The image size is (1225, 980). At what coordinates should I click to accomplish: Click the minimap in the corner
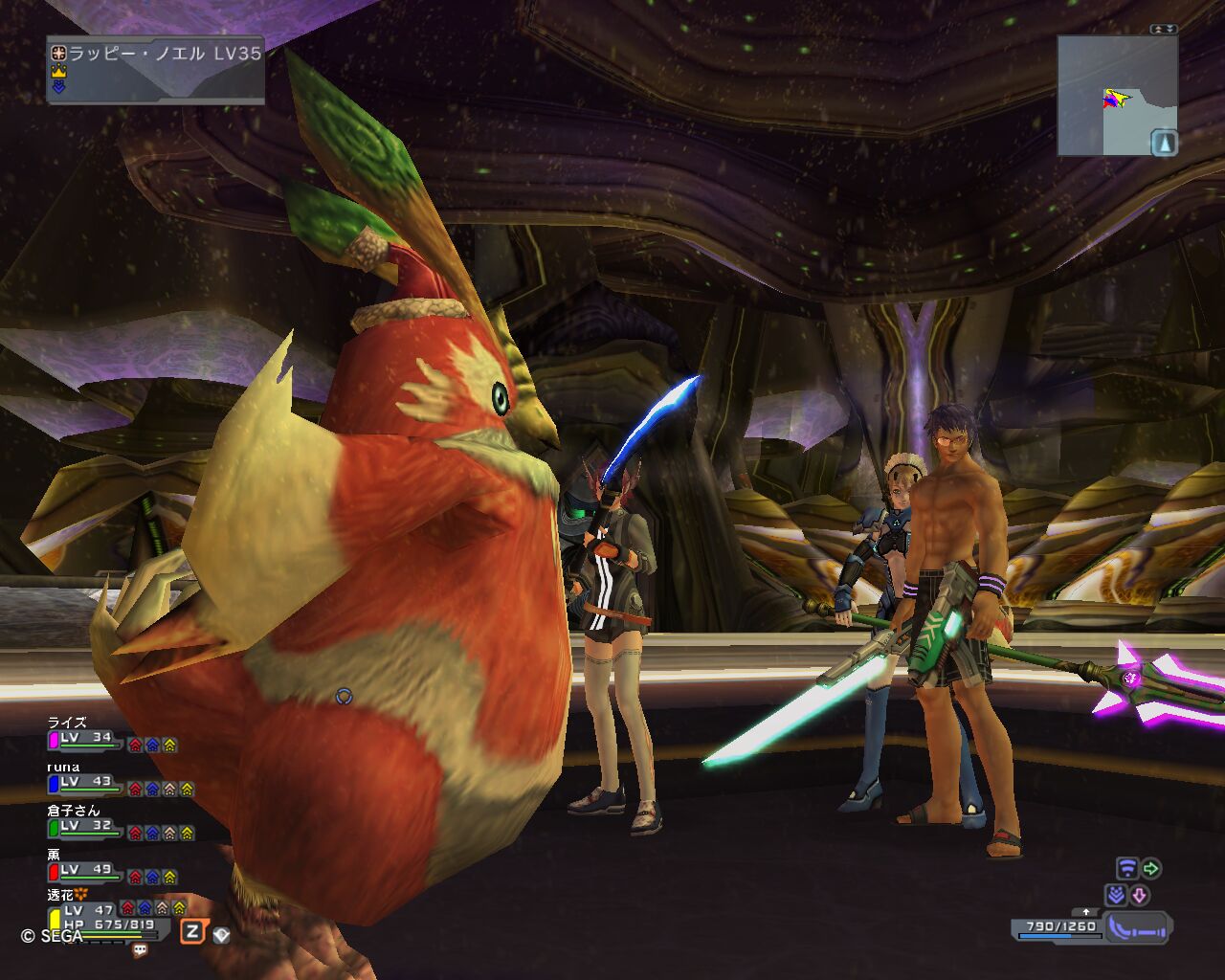coord(1115,96)
